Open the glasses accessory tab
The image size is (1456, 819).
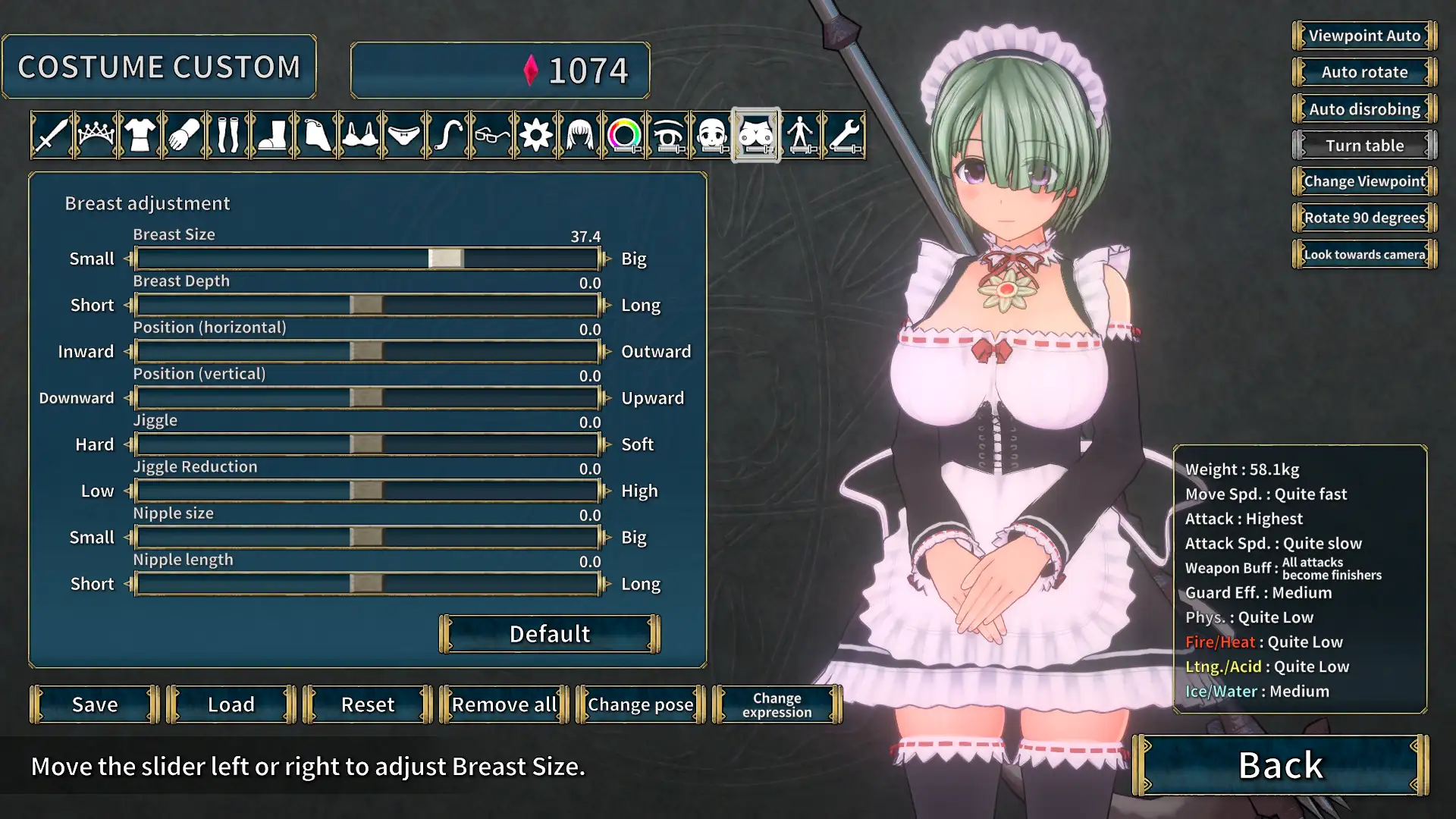[x=492, y=136]
